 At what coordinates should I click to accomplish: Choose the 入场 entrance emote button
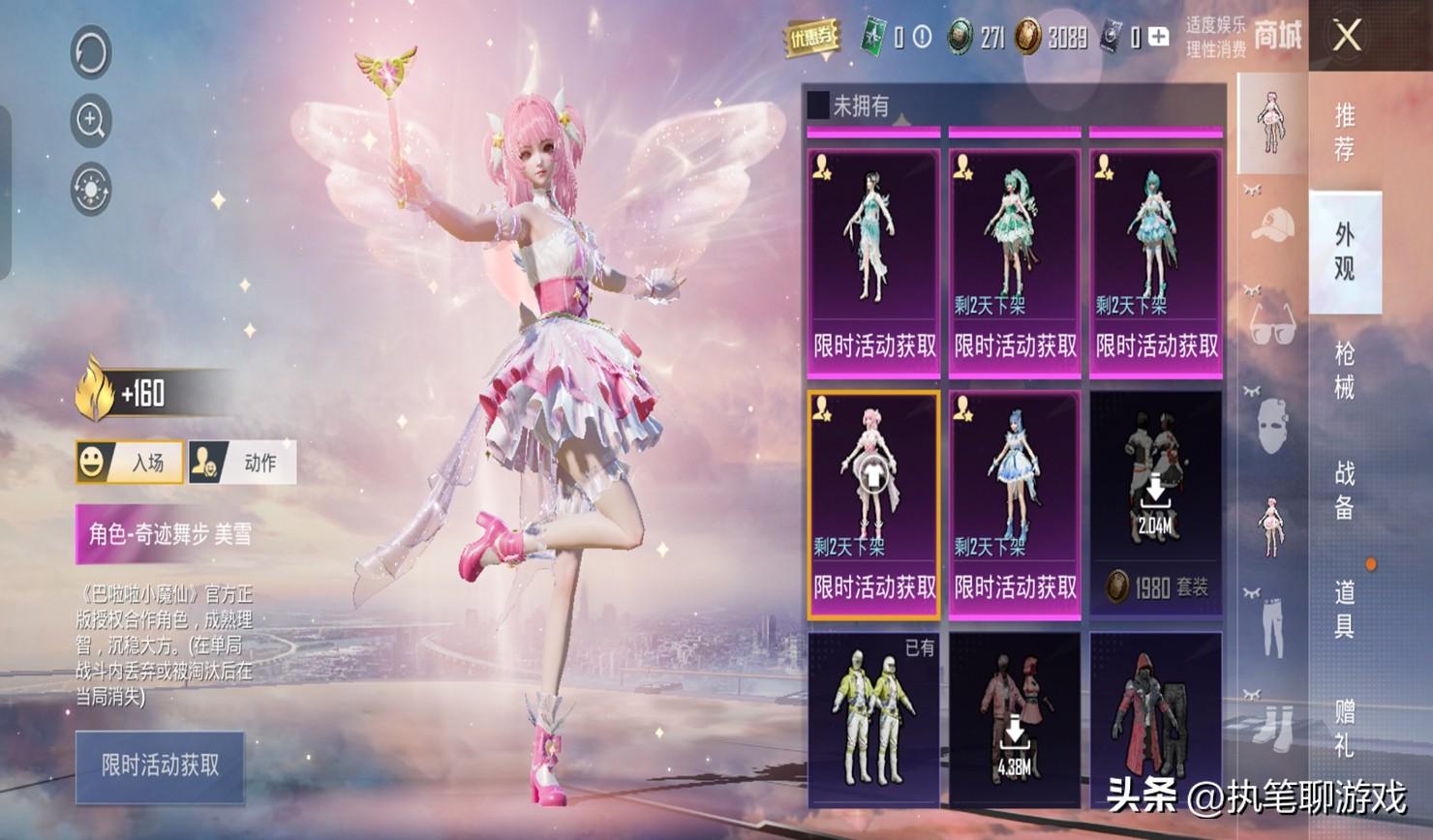pos(130,463)
